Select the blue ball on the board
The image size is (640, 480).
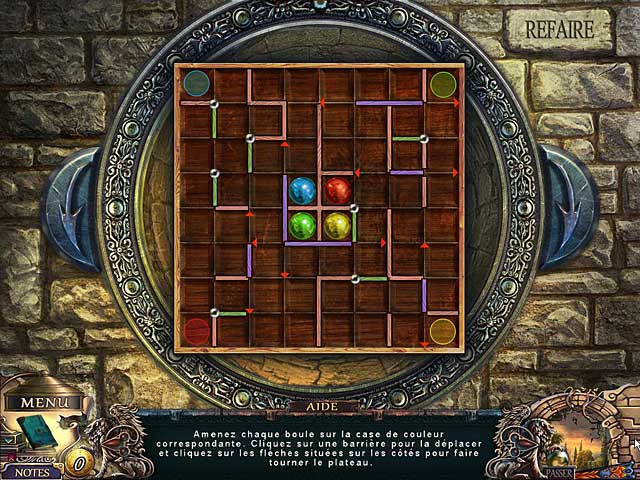[302, 190]
